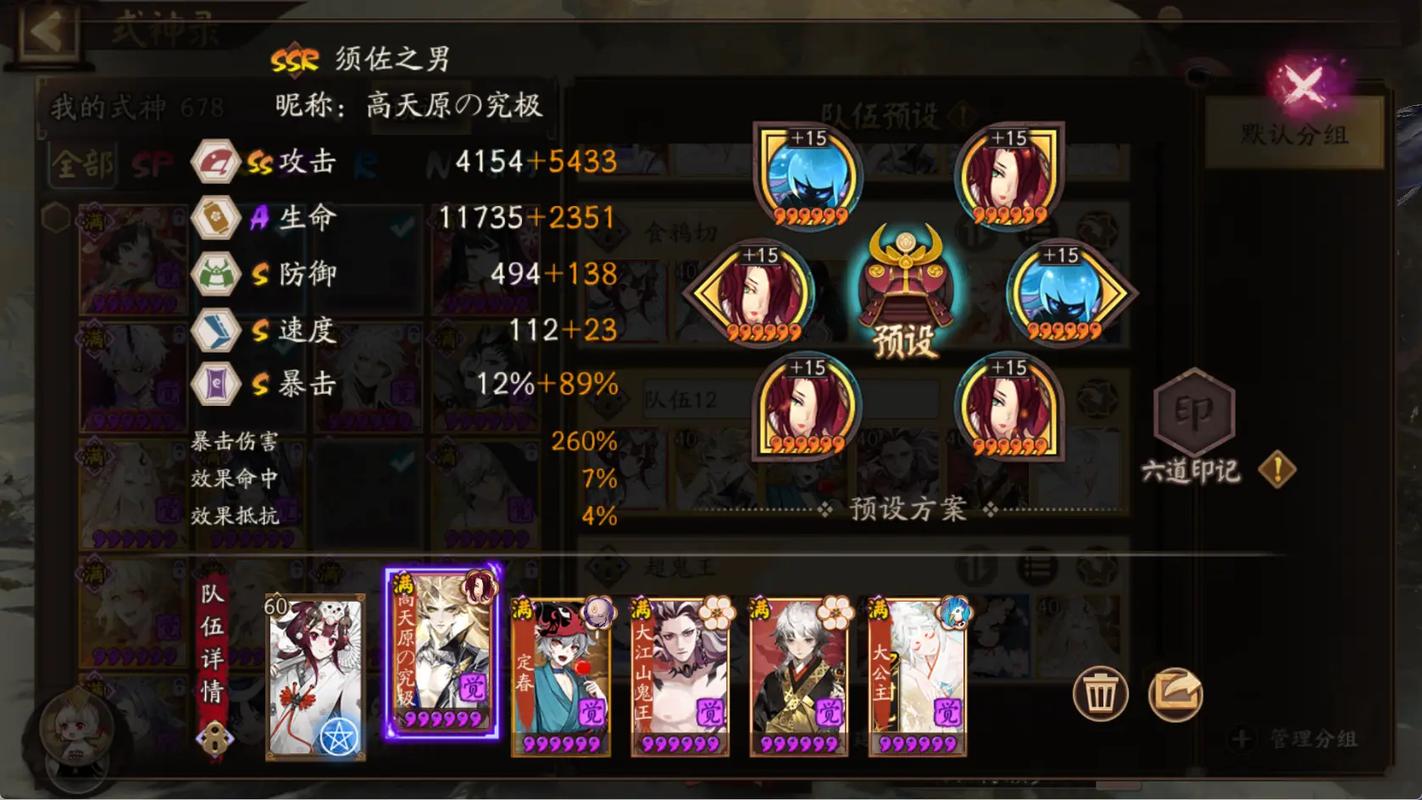
Task: Click the exclamation warning beside 六道印记
Action: [1279, 467]
